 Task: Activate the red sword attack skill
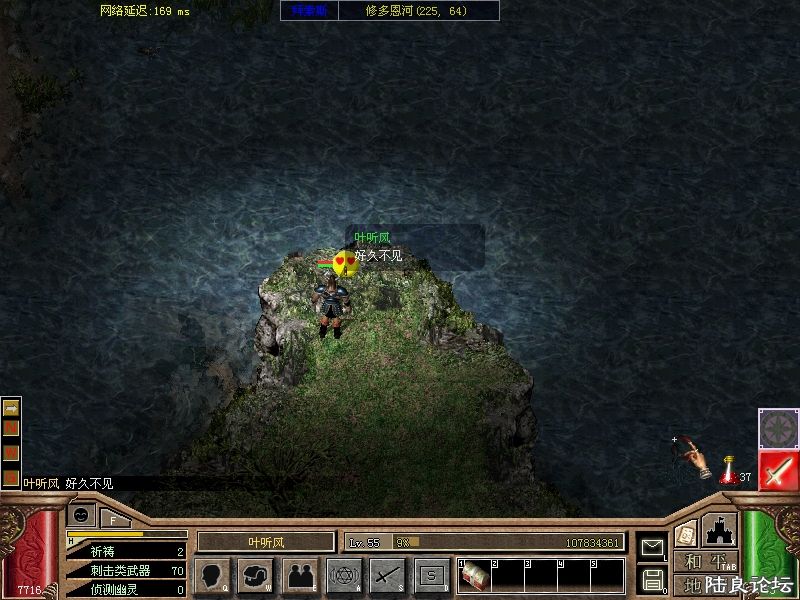coord(777,470)
